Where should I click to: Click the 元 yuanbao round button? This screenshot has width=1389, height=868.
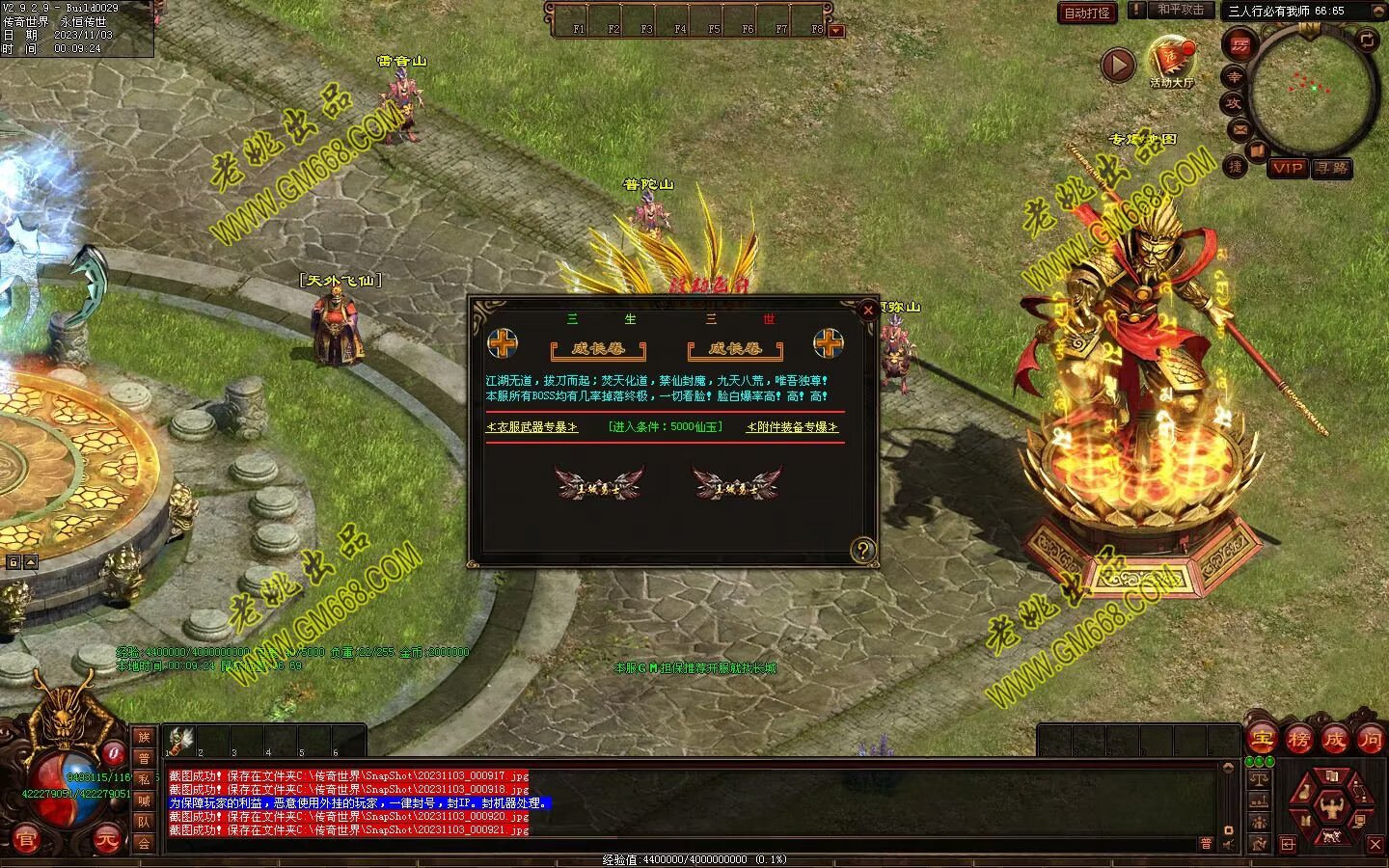coord(108,841)
